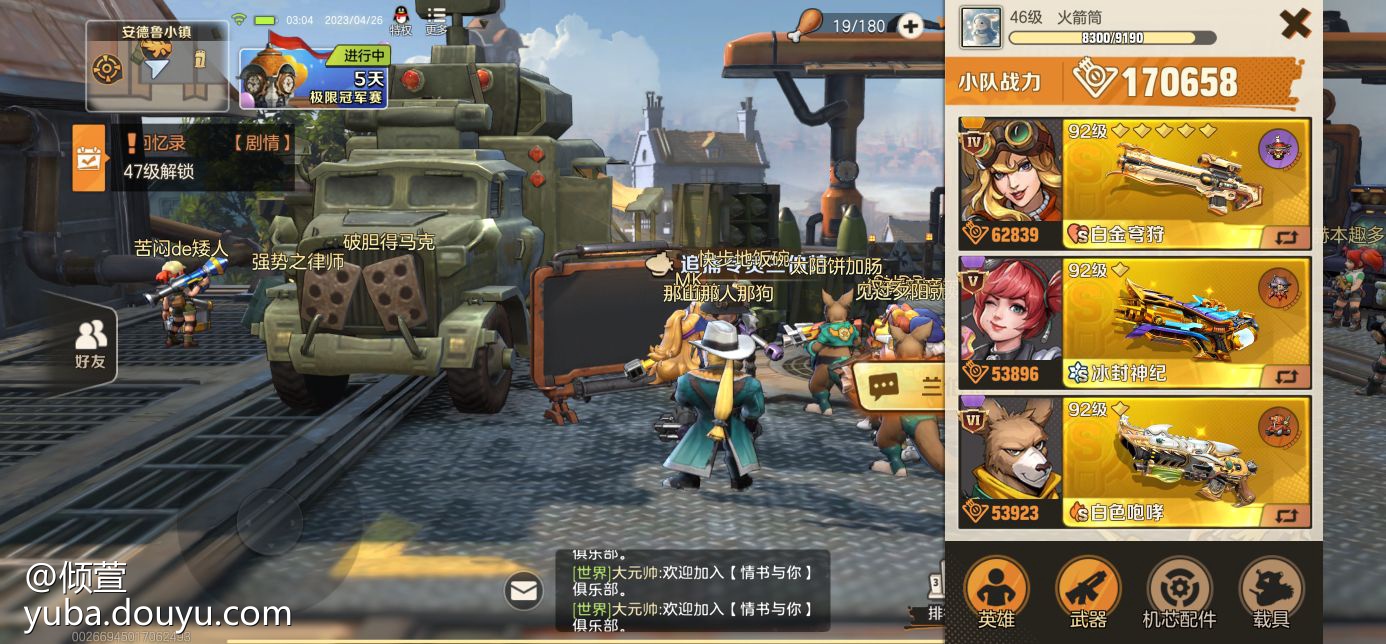Screen dimensions: 1386x644
Task: Swap the 冰封神纪 weapon
Action: 1286,376
